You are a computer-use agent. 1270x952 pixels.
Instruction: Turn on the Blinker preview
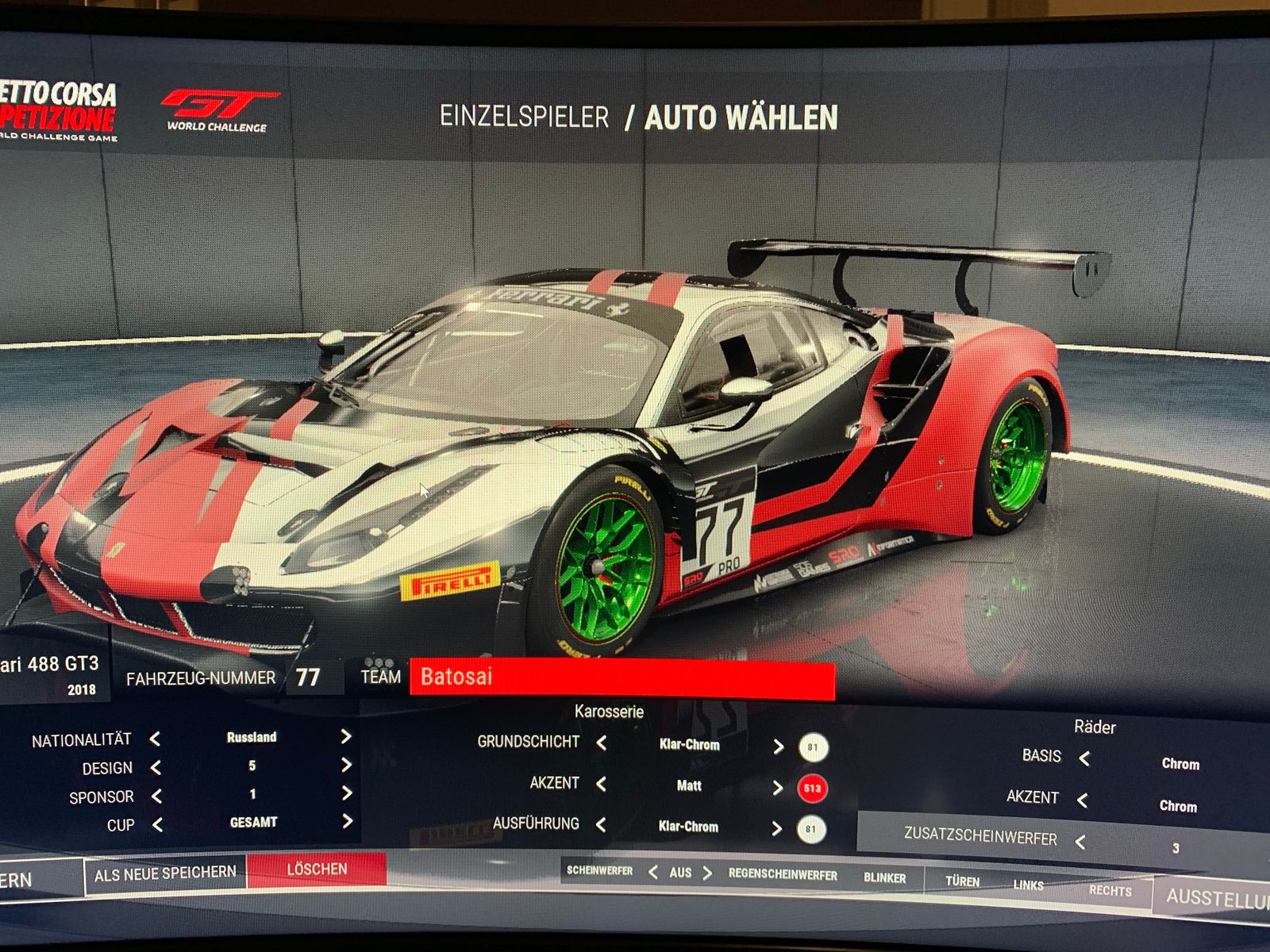point(884,878)
